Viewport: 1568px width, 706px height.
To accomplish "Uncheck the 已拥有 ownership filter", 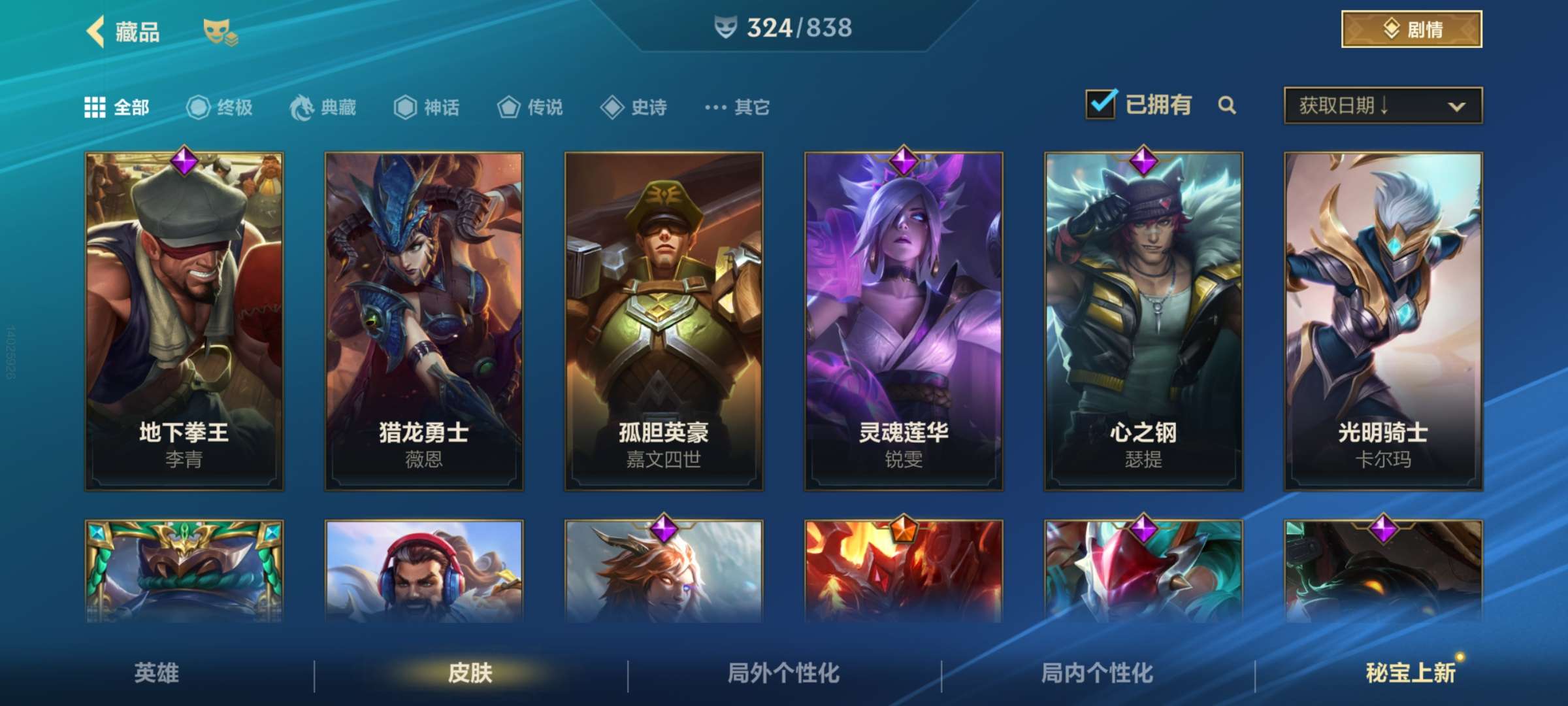I will (x=1100, y=103).
